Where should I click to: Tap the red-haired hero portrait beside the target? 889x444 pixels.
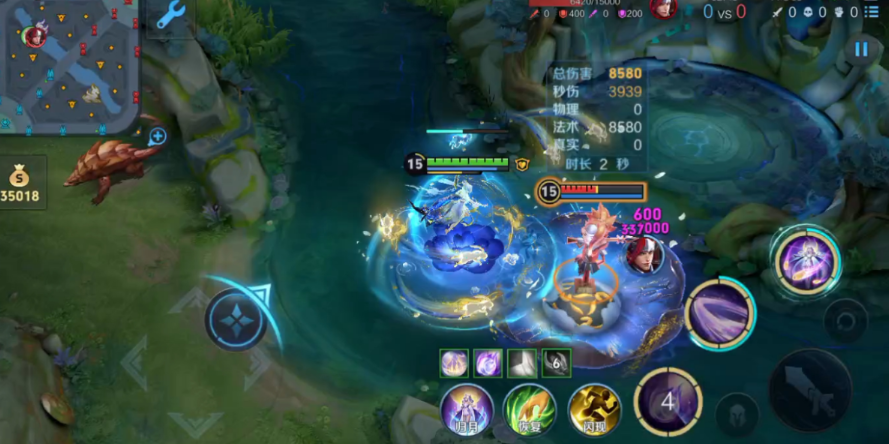(643, 253)
